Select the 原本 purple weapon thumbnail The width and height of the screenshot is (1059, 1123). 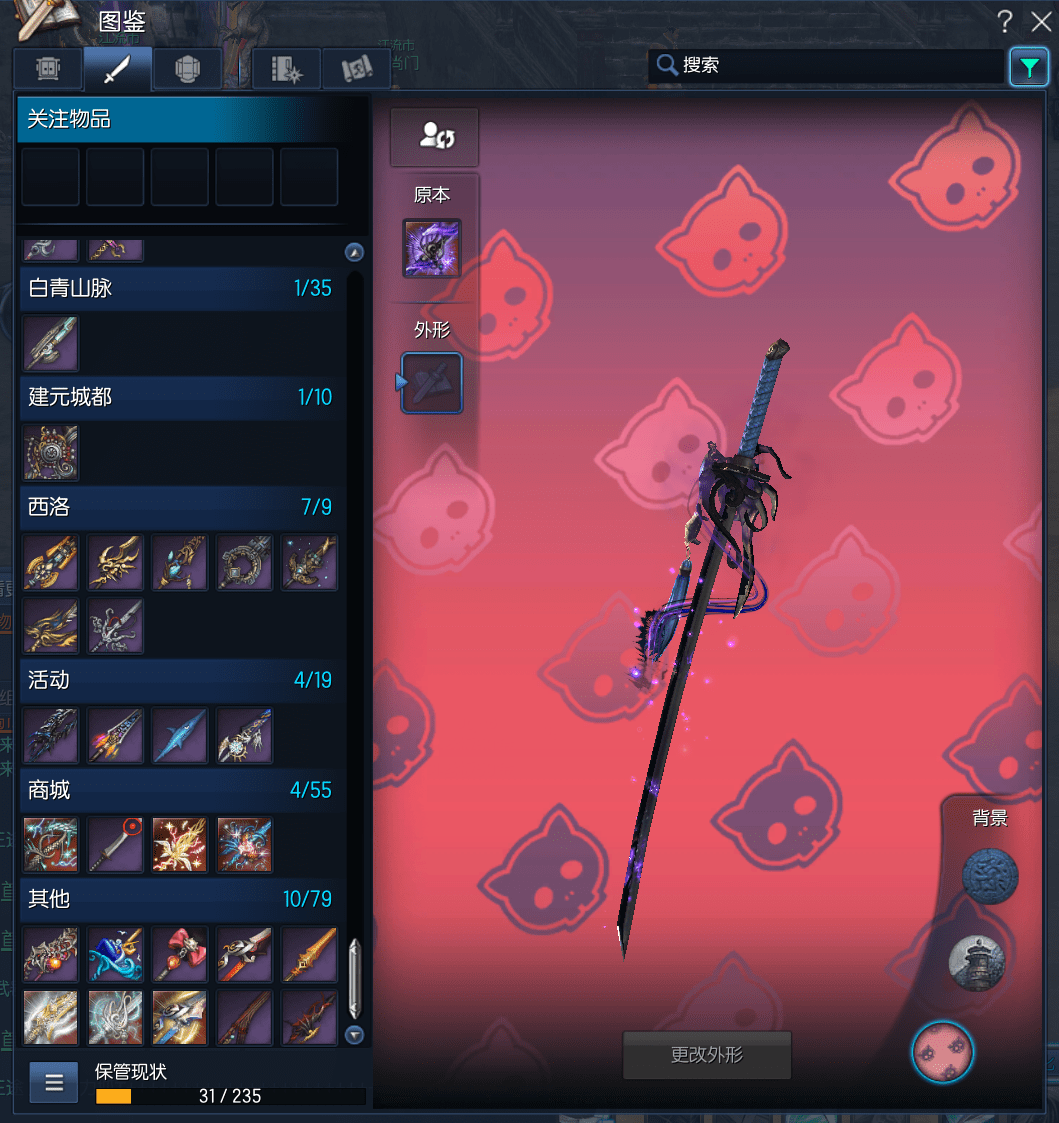pyautogui.click(x=432, y=248)
